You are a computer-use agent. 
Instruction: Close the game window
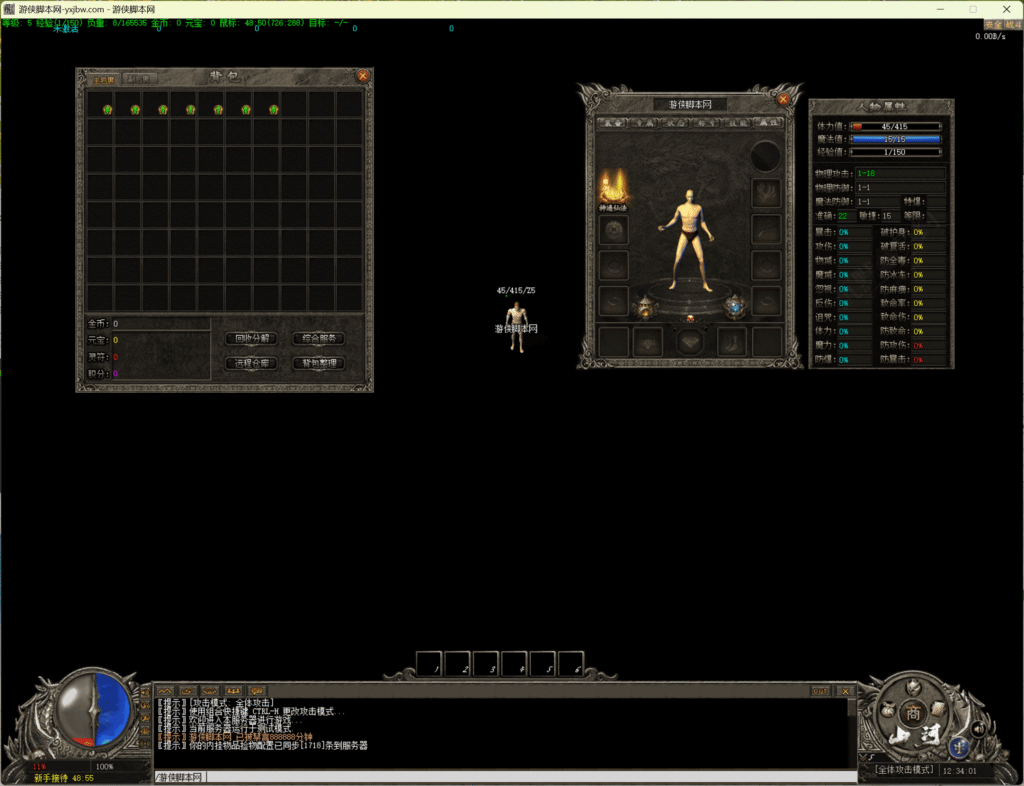pos(1001,8)
